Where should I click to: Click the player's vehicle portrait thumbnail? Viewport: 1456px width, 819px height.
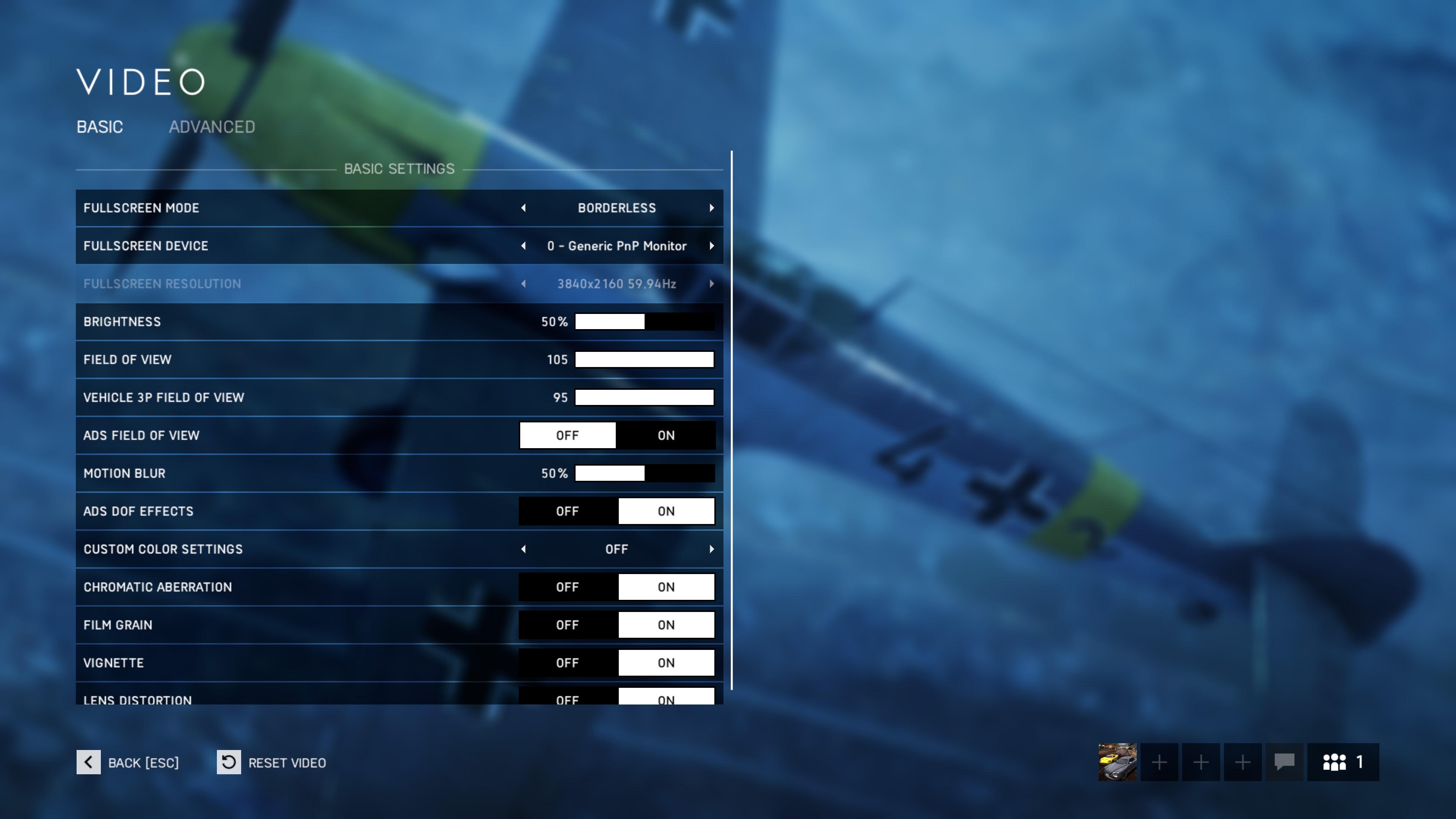point(1117,762)
